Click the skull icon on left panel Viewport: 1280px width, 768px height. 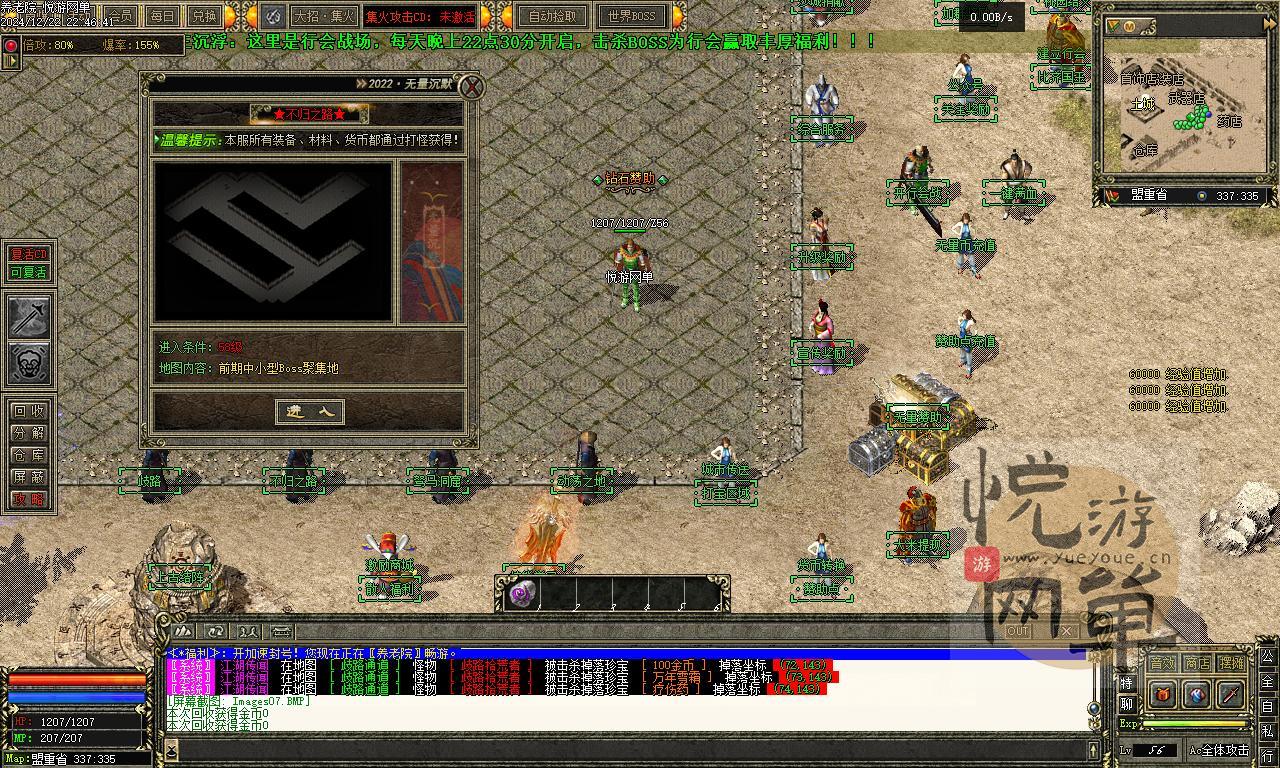pyautogui.click(x=30, y=364)
